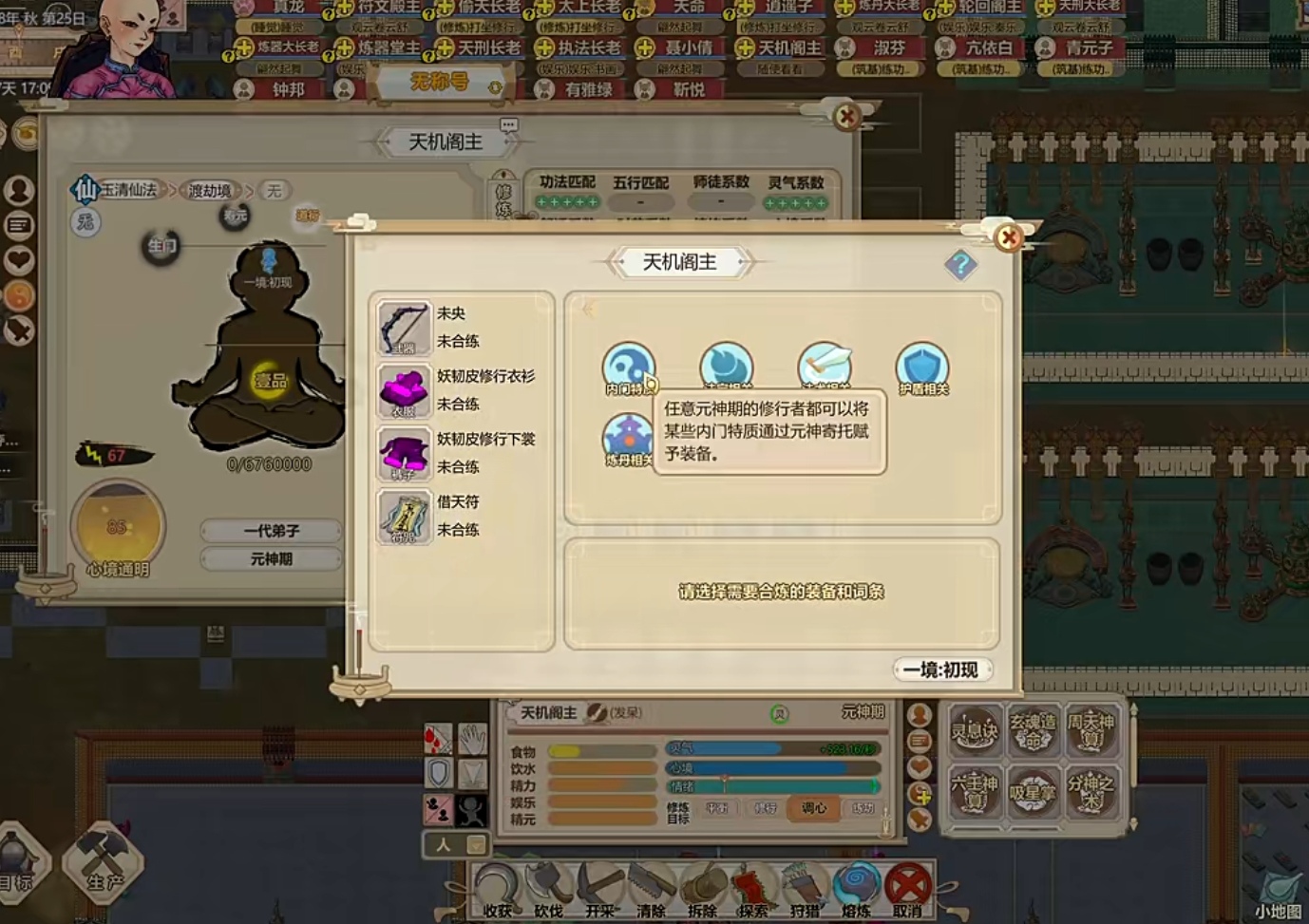This screenshot has height=924, width=1309.
Task: Activate the 吸星掌 skill
Action: 1033,792
